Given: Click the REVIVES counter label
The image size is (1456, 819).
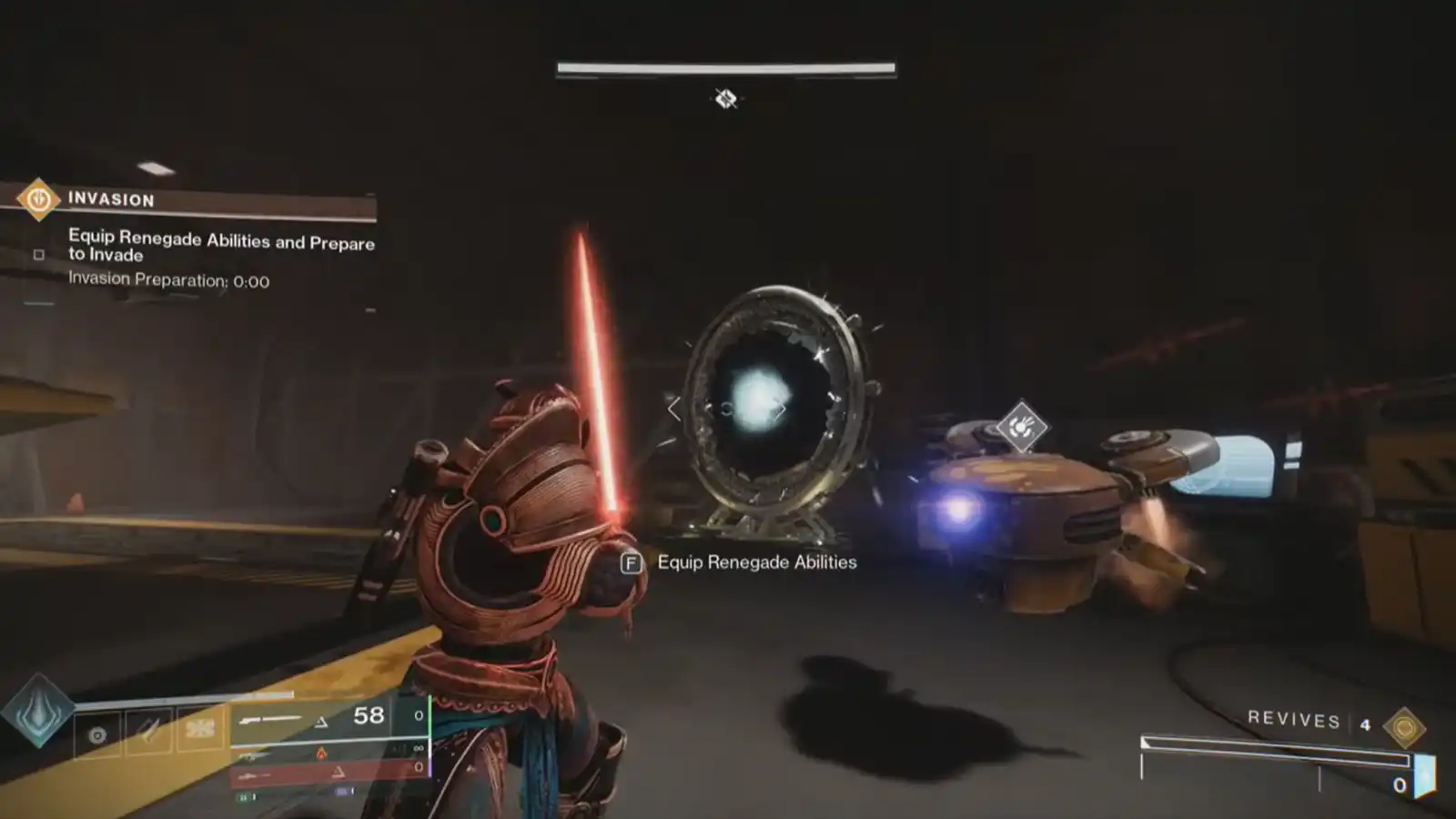Looking at the screenshot, I should 1293,720.
